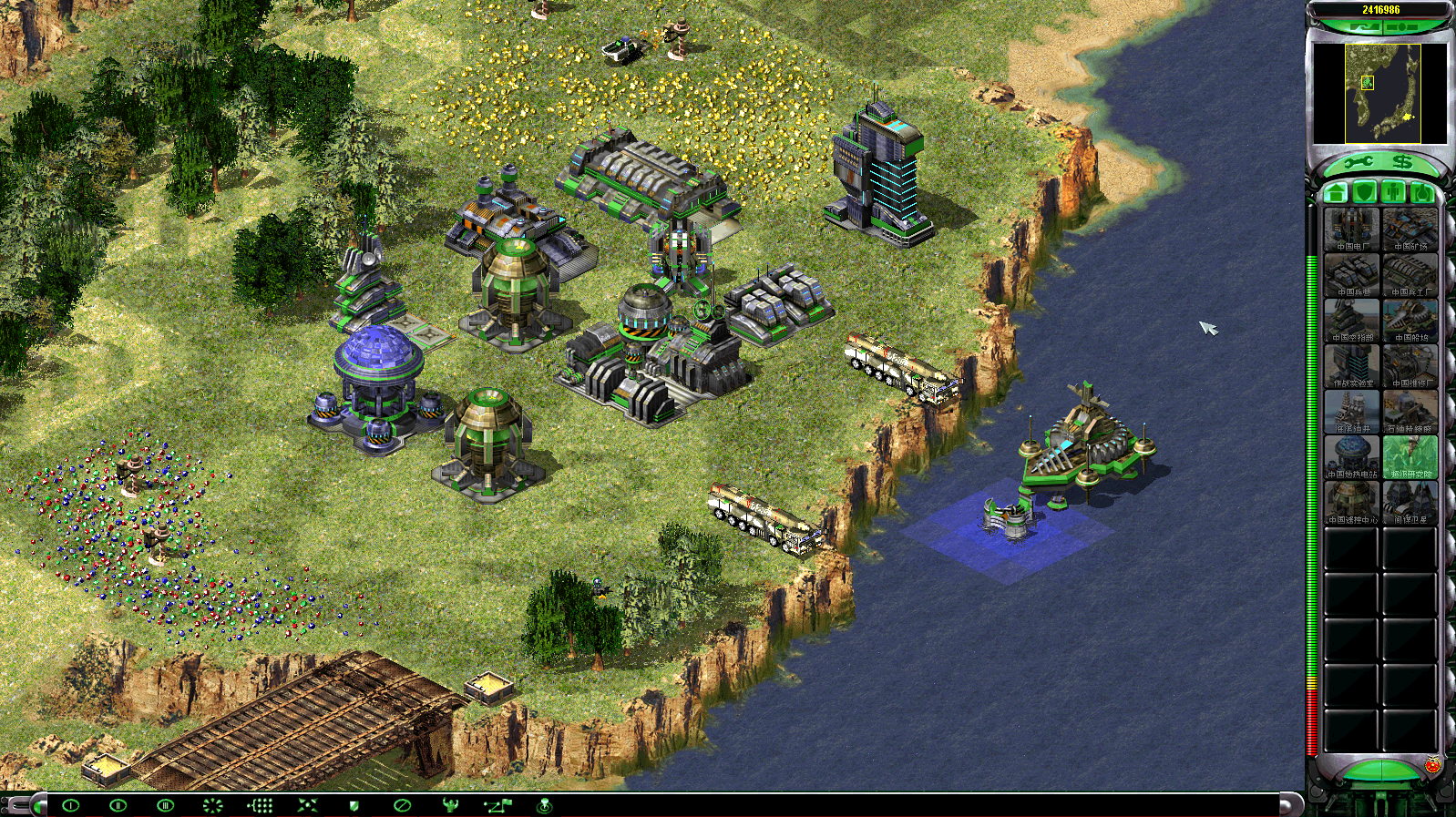
Task: Select control group I button
Action: pyautogui.click(x=70, y=805)
